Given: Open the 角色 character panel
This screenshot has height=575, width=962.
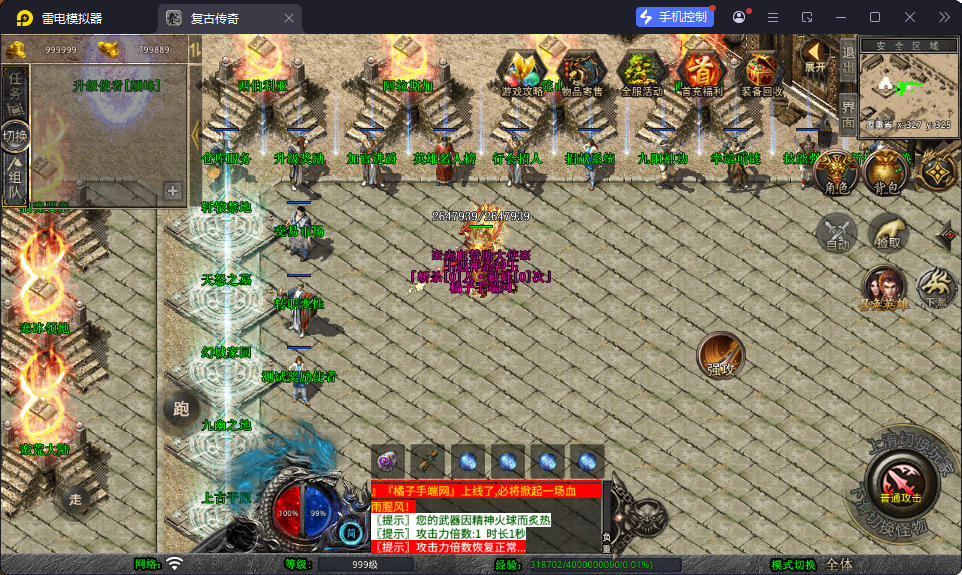Looking at the screenshot, I should (x=835, y=173).
